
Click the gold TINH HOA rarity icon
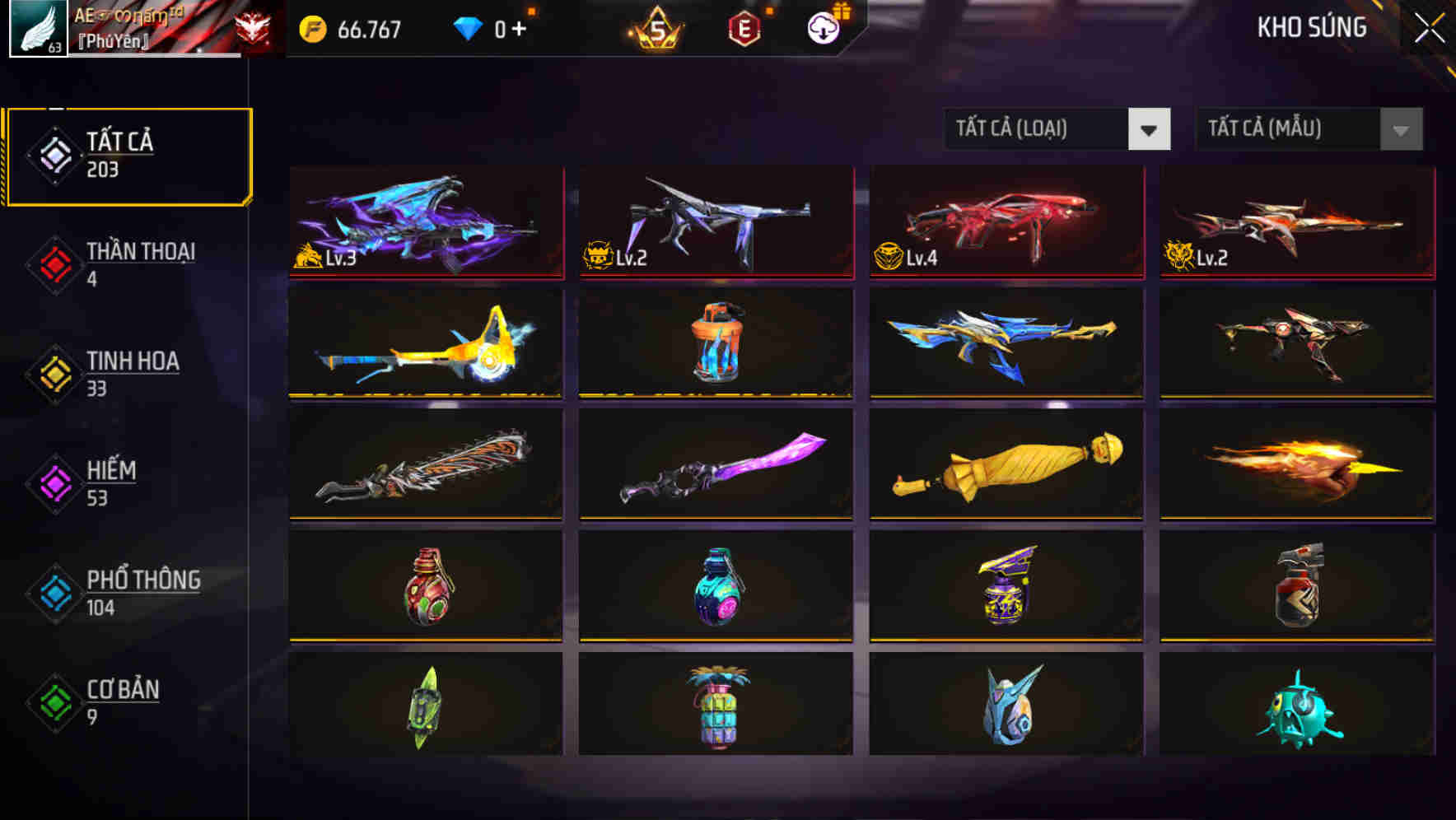[54, 373]
